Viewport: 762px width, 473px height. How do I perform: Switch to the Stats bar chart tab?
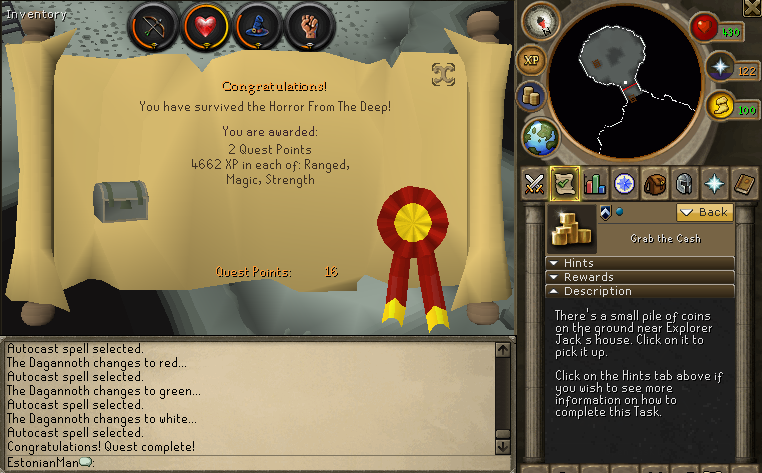[596, 183]
